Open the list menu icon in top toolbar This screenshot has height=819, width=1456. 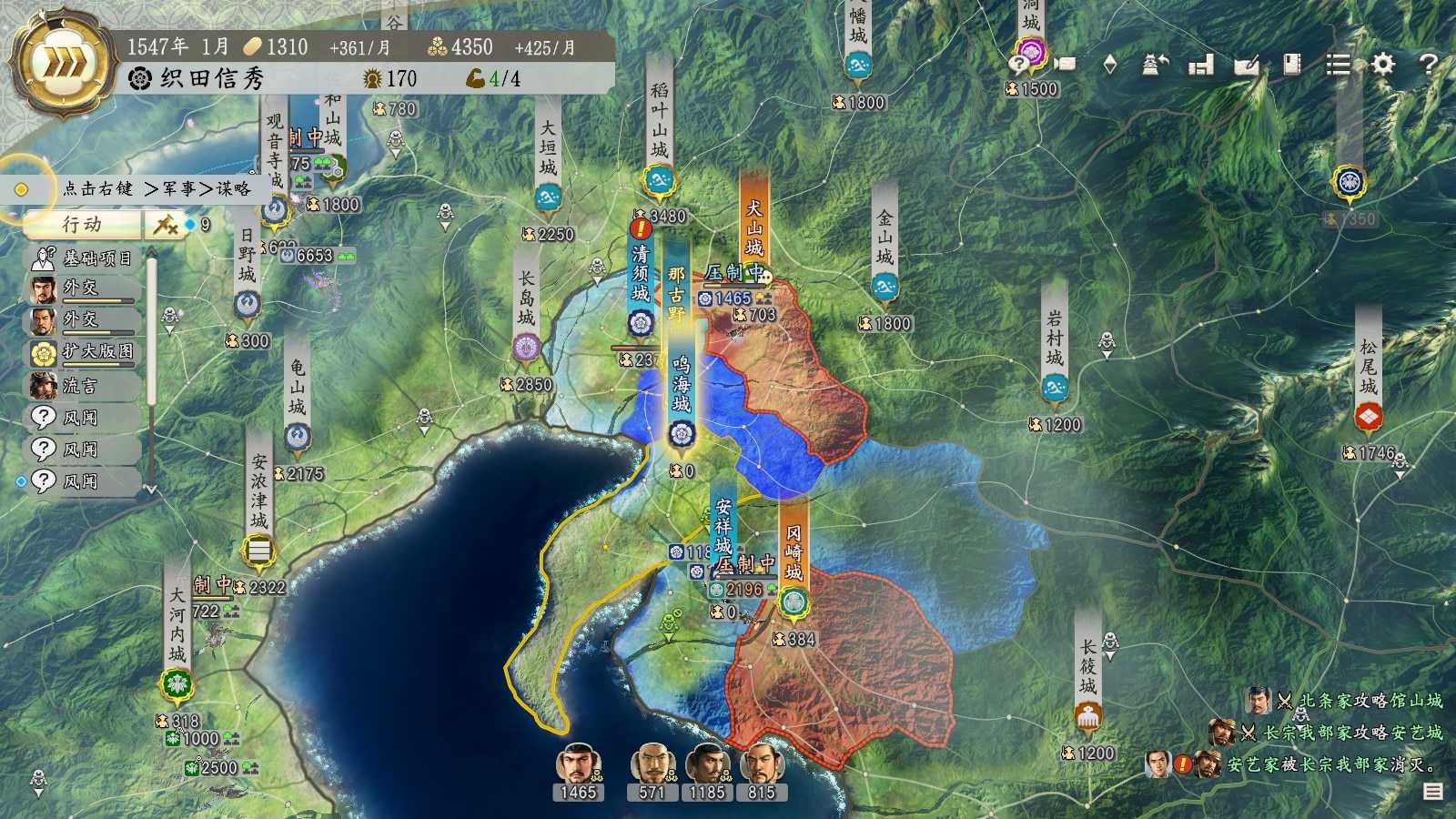point(1340,66)
